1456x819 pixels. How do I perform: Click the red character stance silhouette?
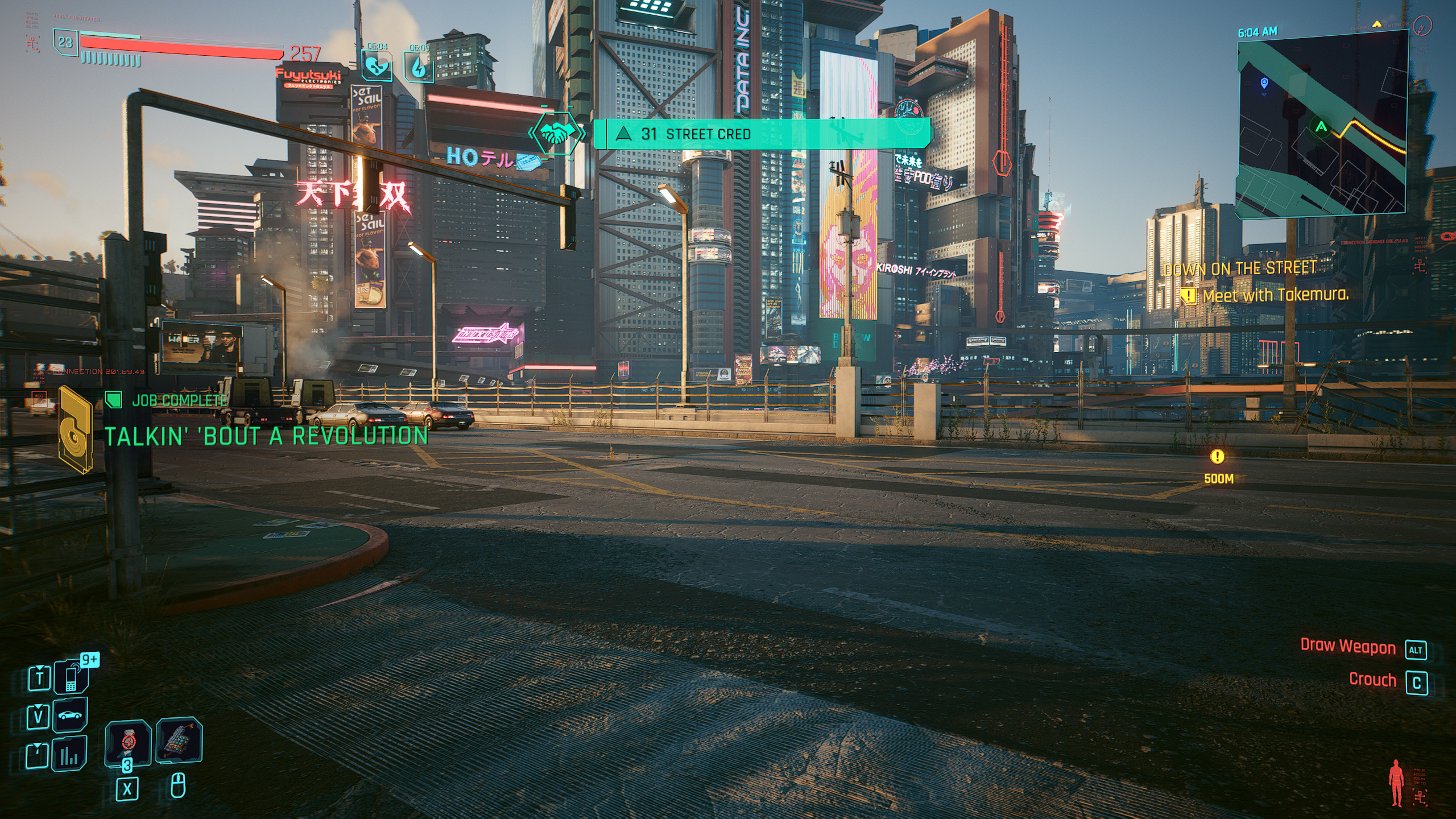pyautogui.click(x=1395, y=783)
